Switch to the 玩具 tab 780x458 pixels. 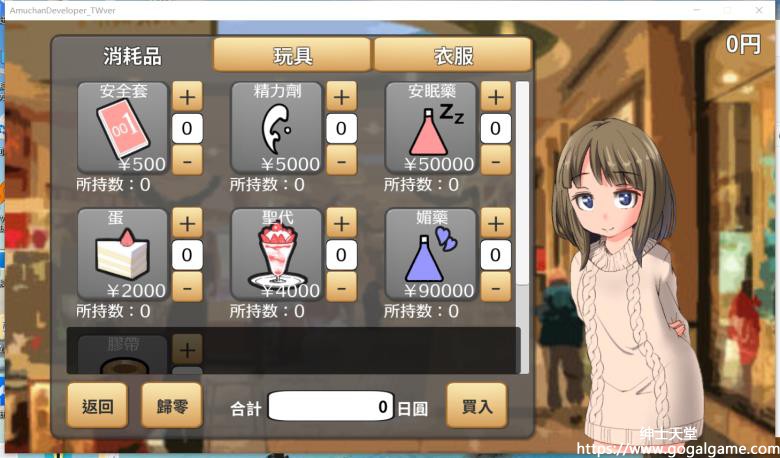coord(292,55)
